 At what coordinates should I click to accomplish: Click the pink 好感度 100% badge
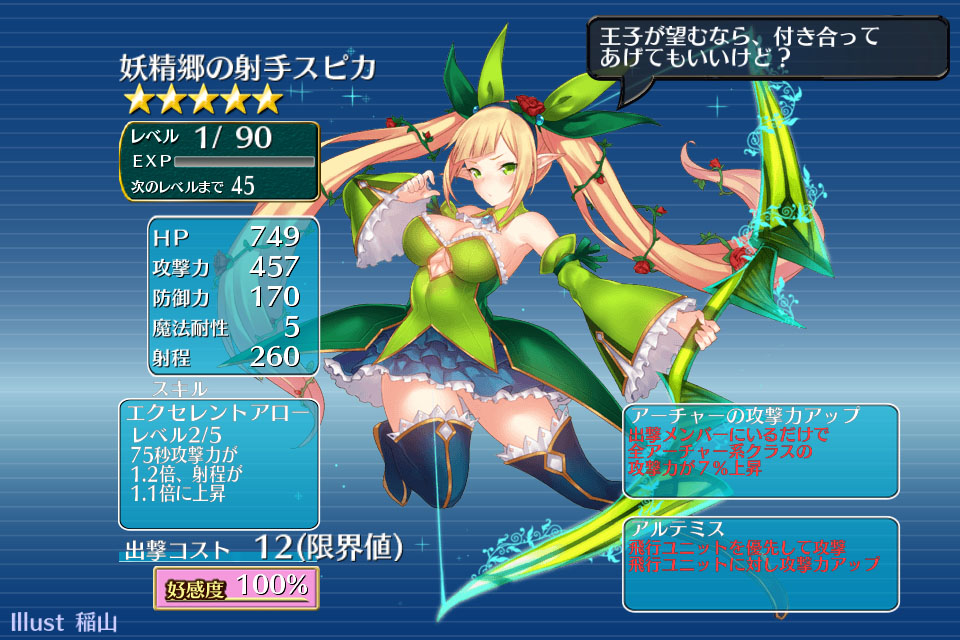pyautogui.click(x=236, y=587)
